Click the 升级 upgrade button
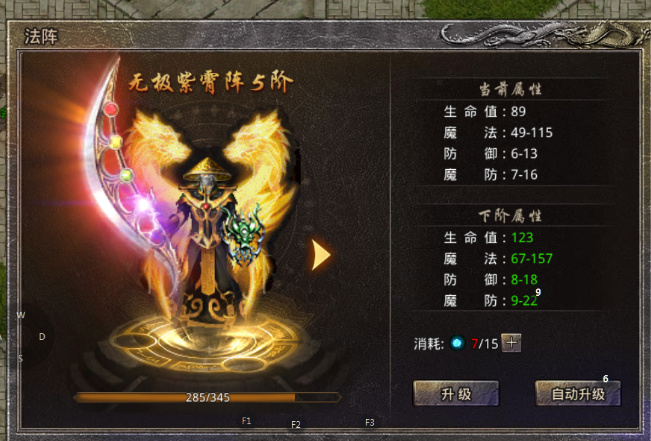Viewport: 651px width, 441px height. point(456,394)
